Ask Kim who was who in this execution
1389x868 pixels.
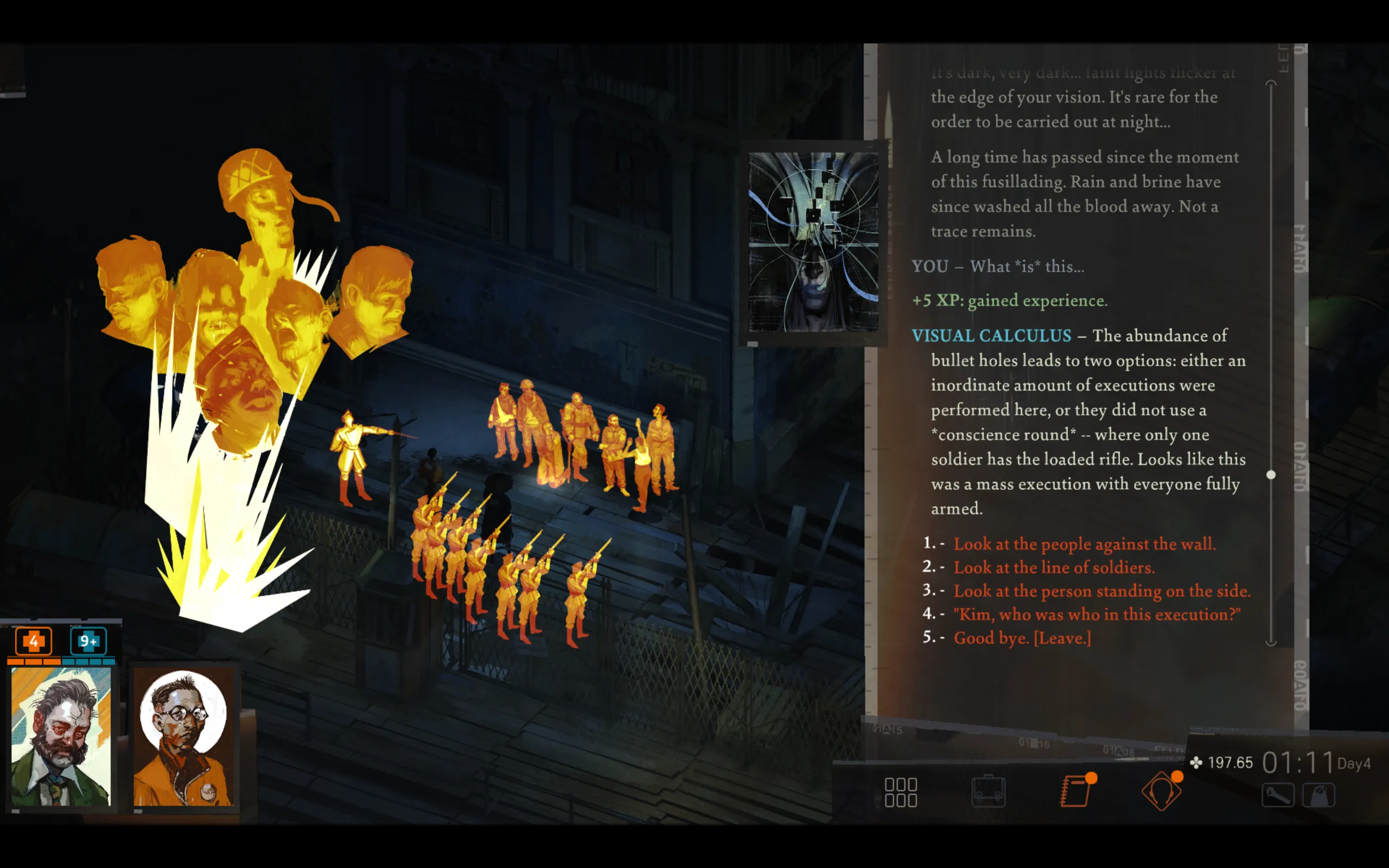pos(1096,614)
